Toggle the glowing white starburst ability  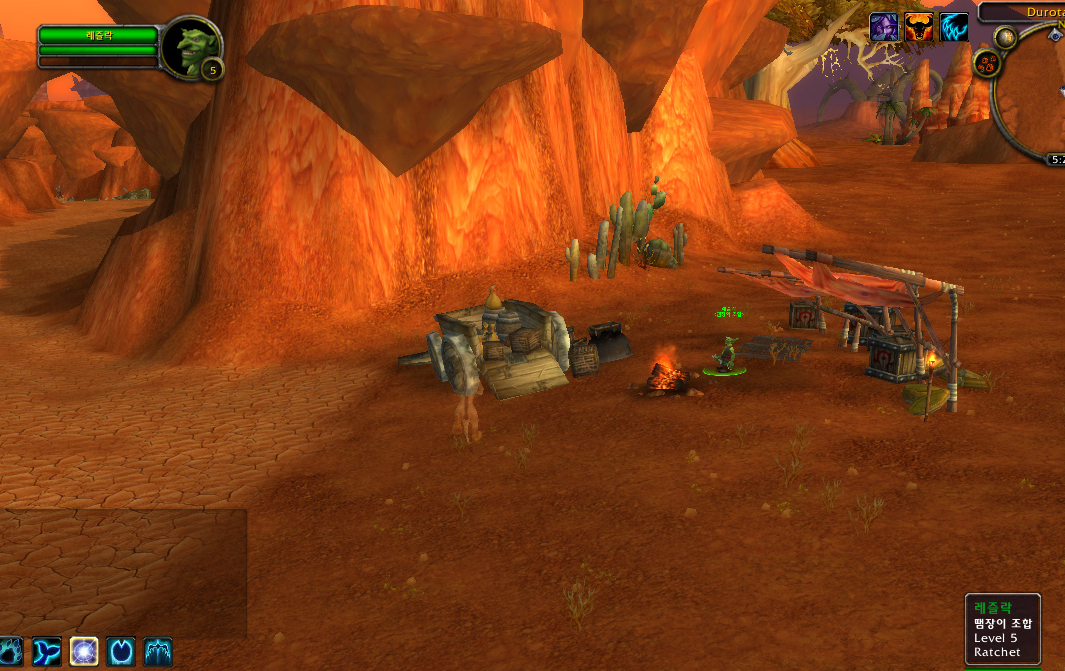84,651
